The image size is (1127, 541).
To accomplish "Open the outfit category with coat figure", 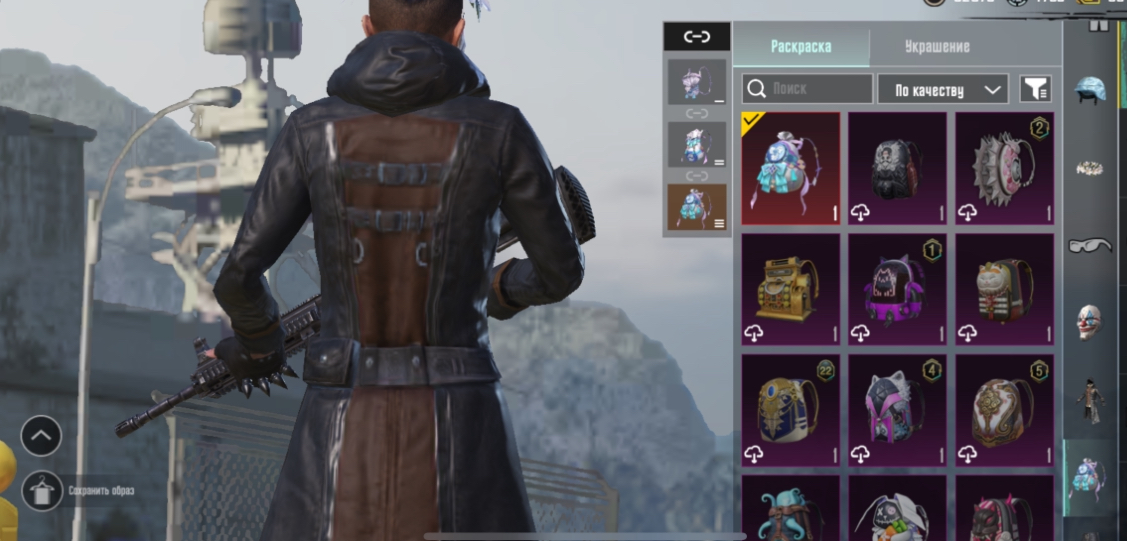I will coord(1089,399).
